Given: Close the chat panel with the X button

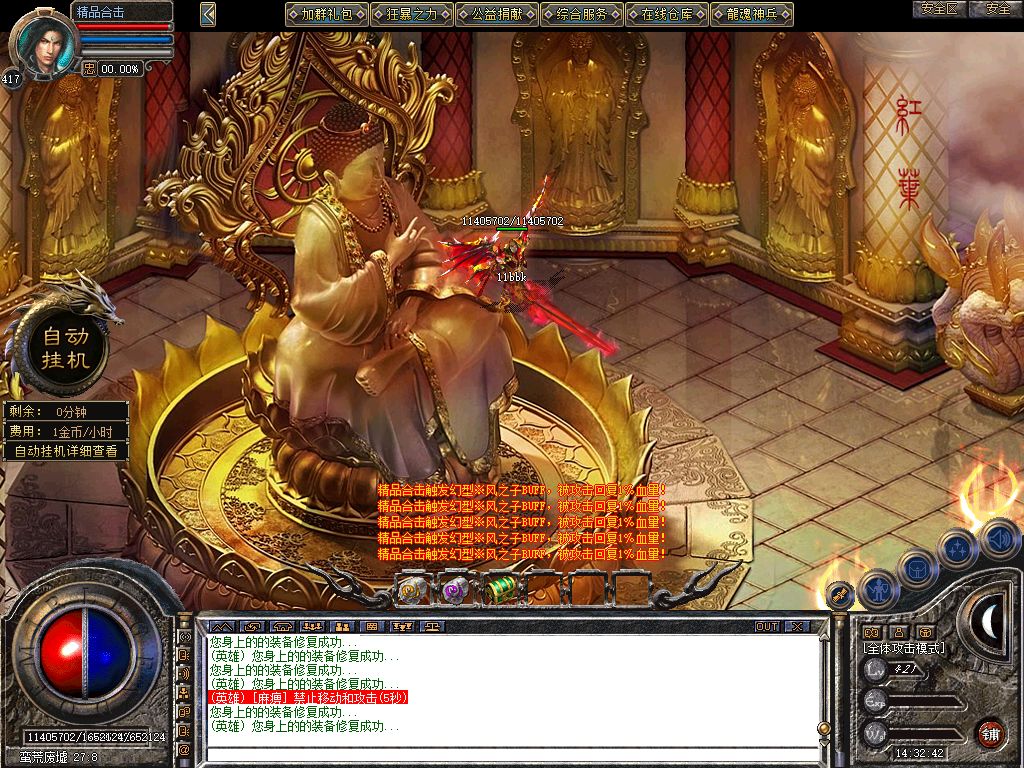Looking at the screenshot, I should click(796, 626).
